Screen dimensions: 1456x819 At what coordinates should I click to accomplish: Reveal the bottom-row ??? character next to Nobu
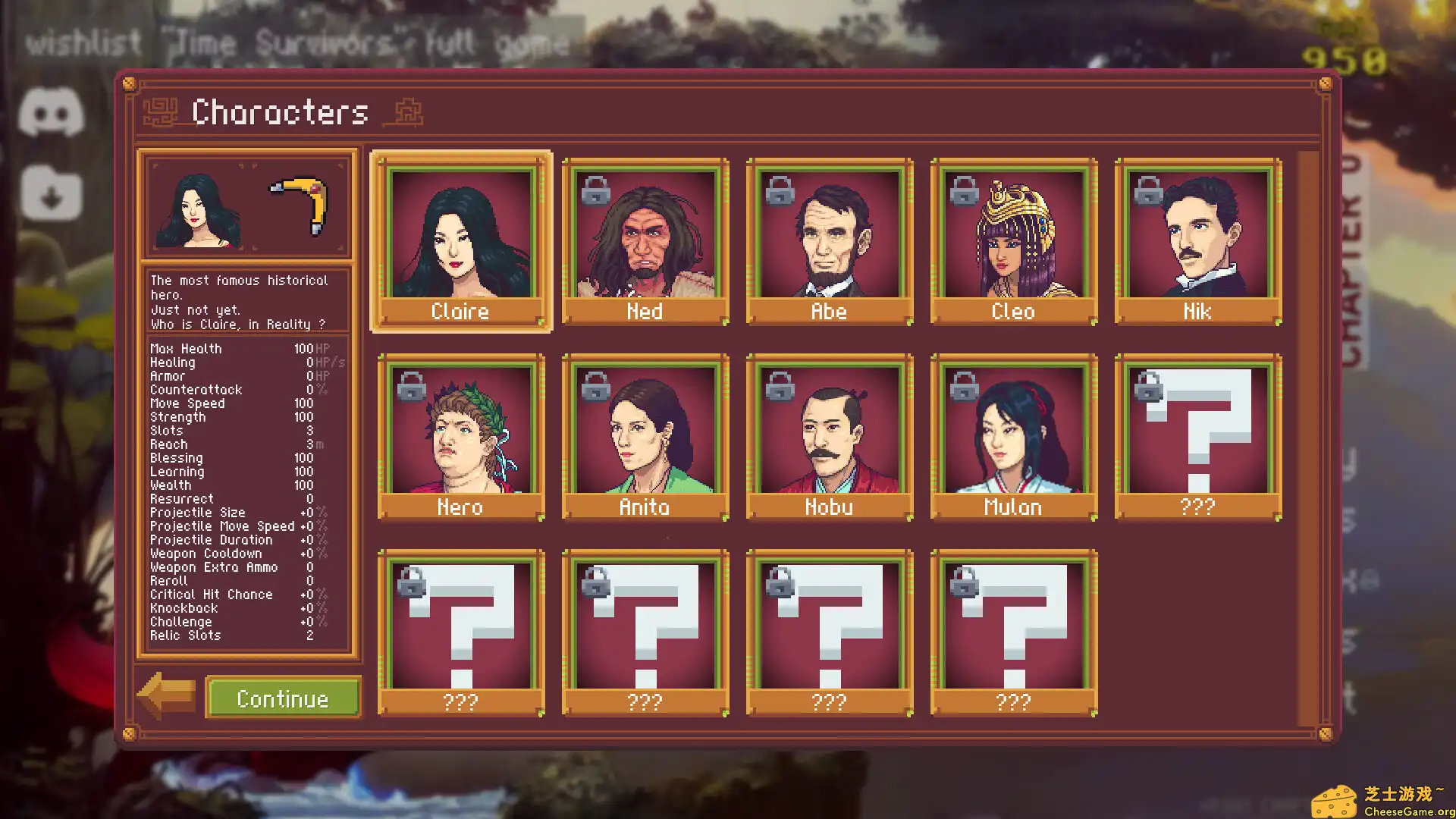pos(829,633)
